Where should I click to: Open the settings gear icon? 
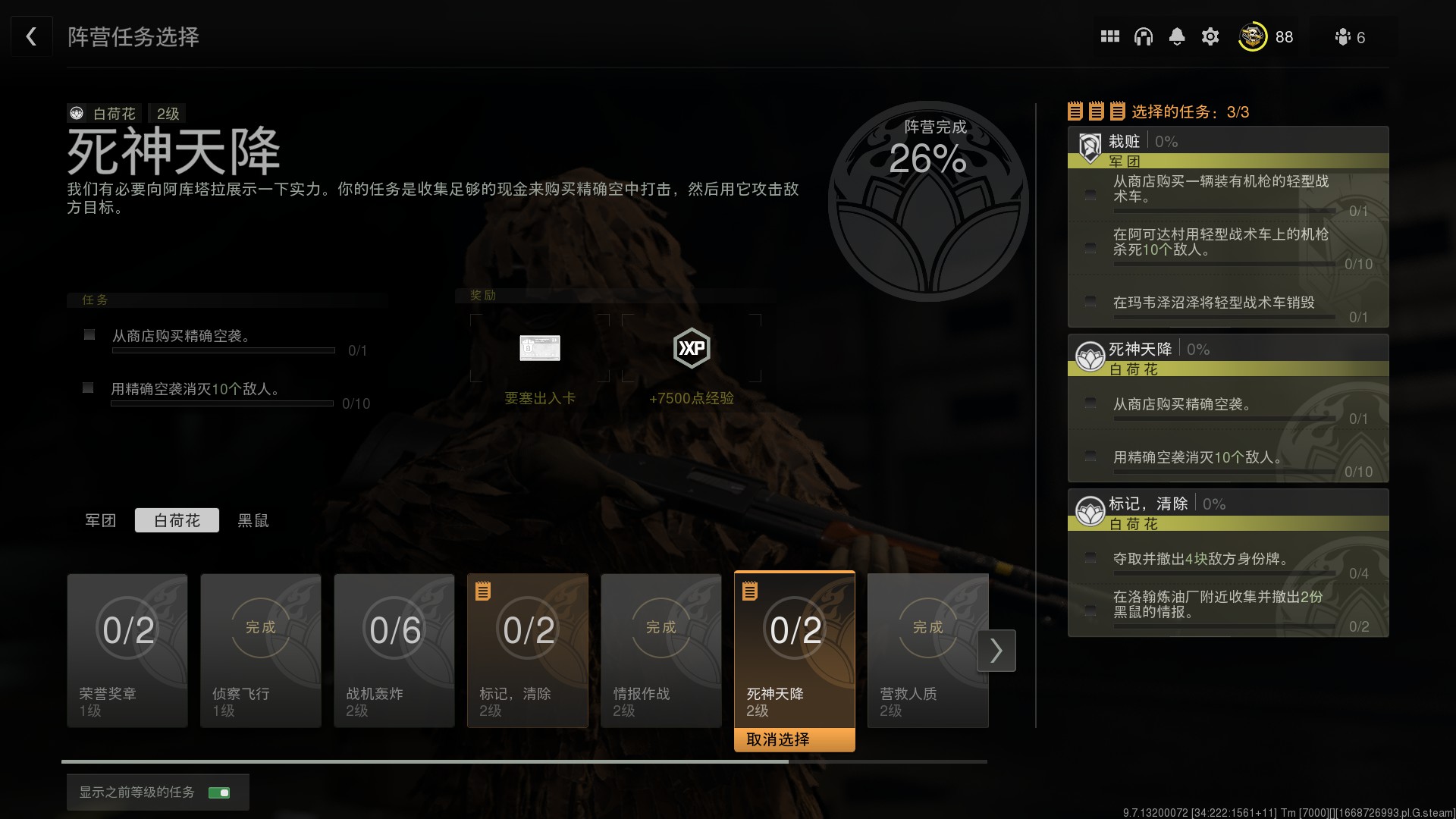[1210, 36]
